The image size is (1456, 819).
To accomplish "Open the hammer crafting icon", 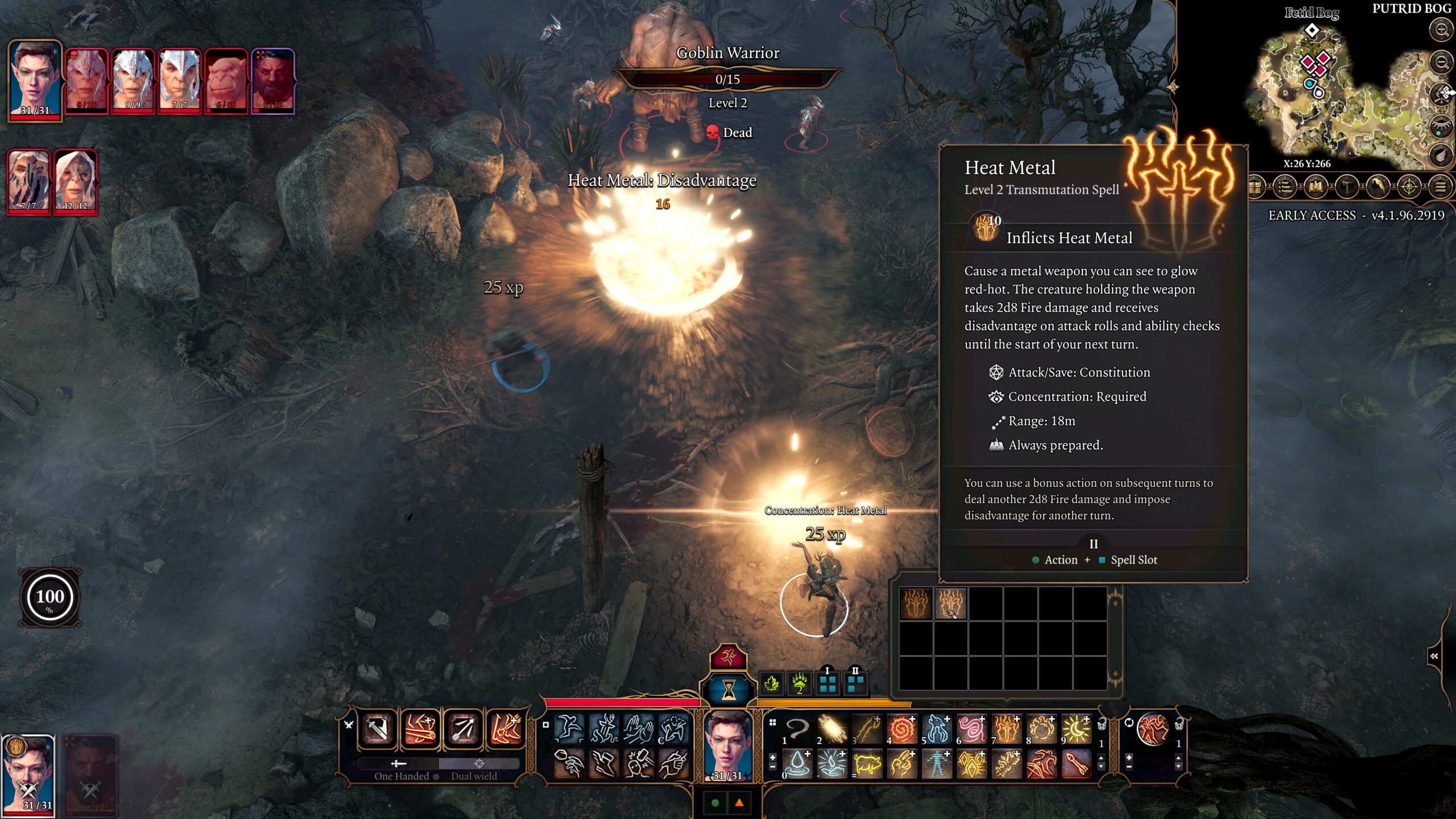I will (x=1346, y=187).
